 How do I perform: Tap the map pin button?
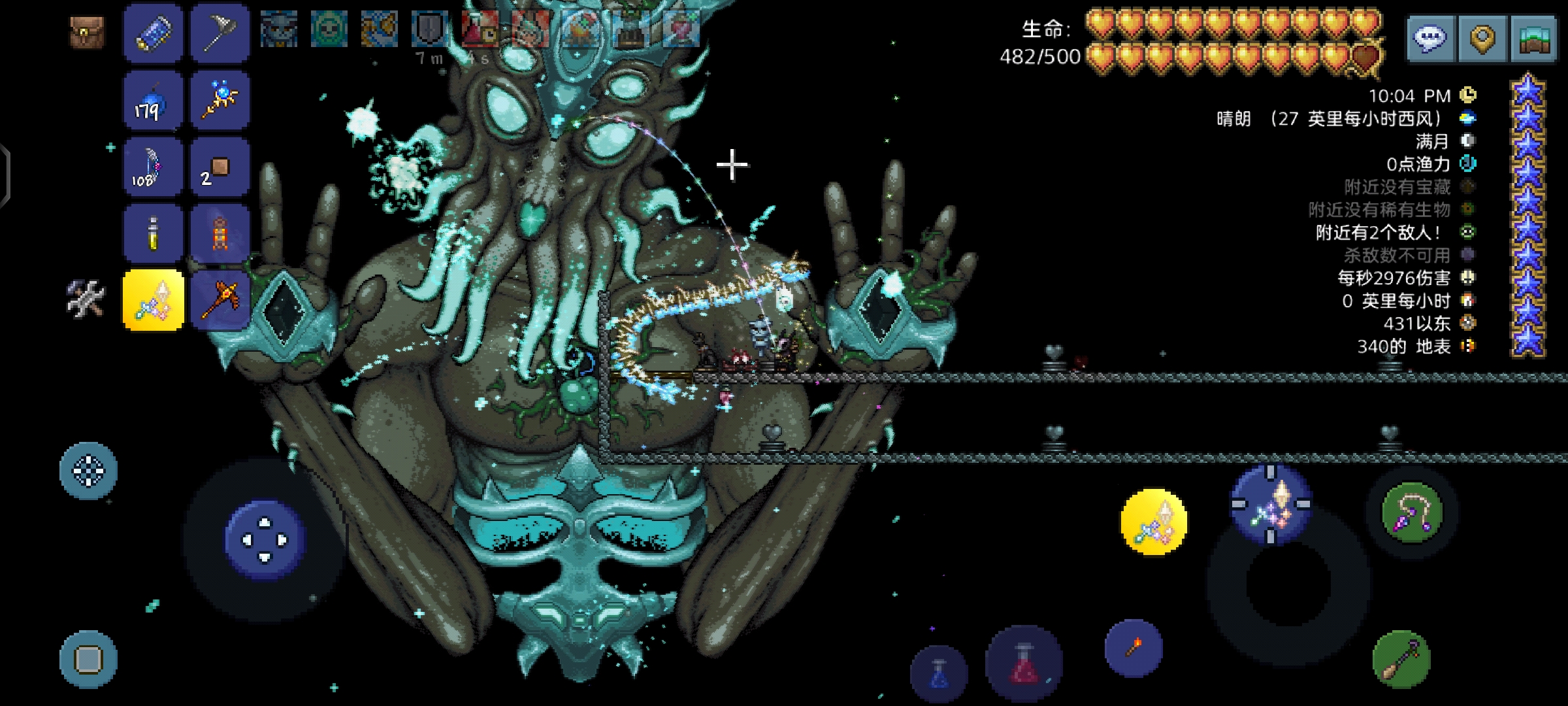1482,38
